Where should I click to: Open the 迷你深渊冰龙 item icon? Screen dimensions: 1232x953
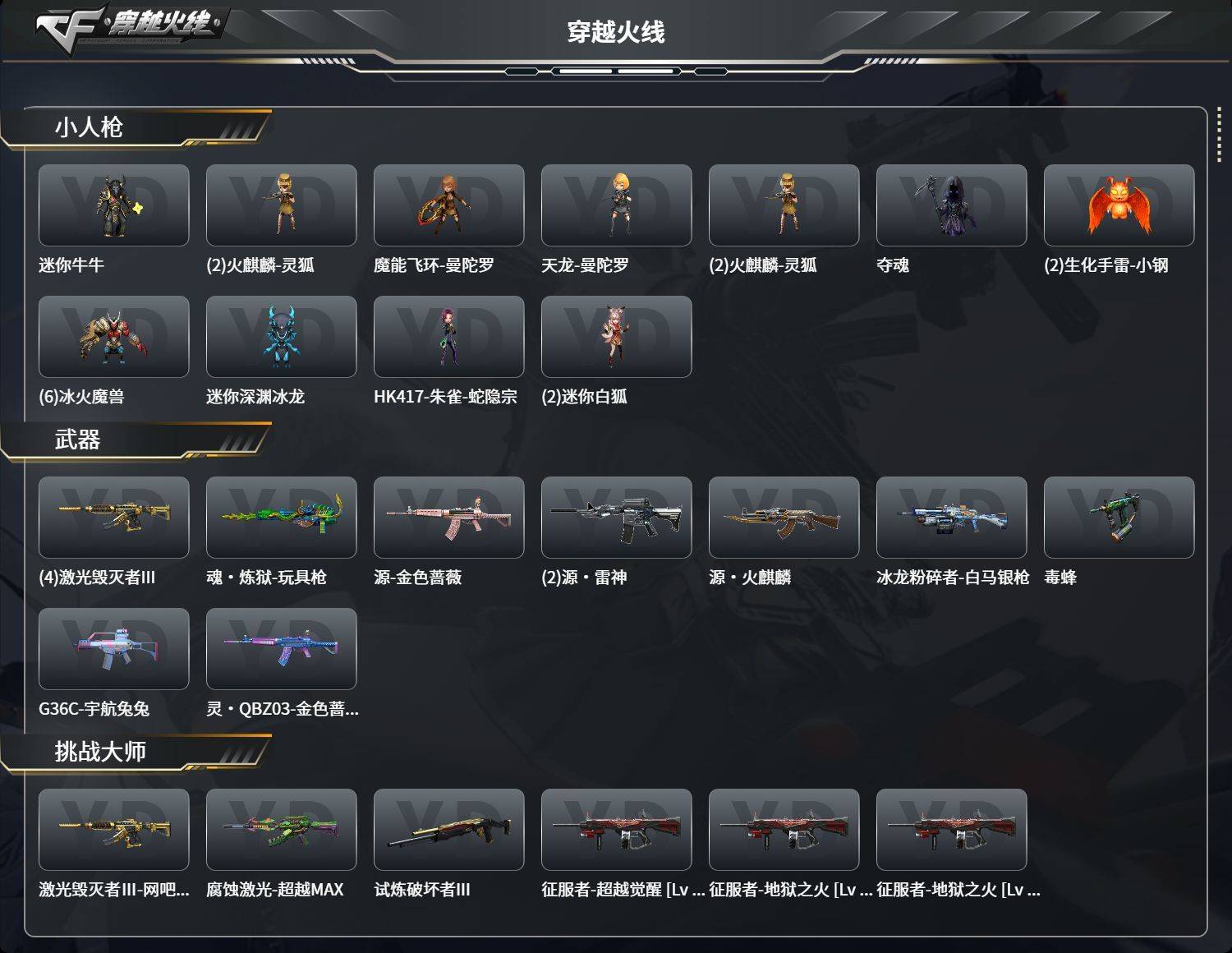(x=282, y=337)
